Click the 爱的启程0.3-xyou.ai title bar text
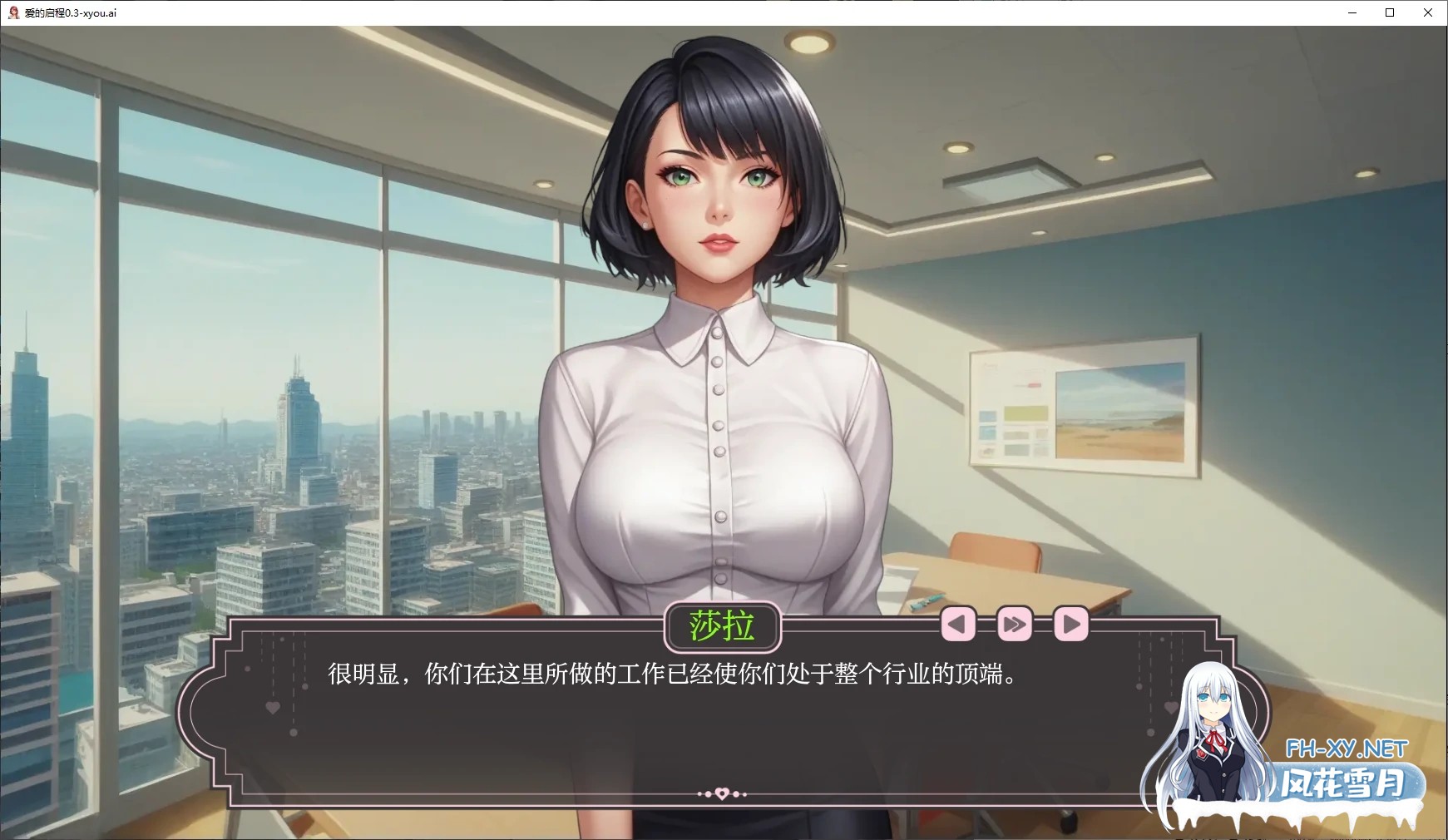The image size is (1448, 840). tap(71, 12)
